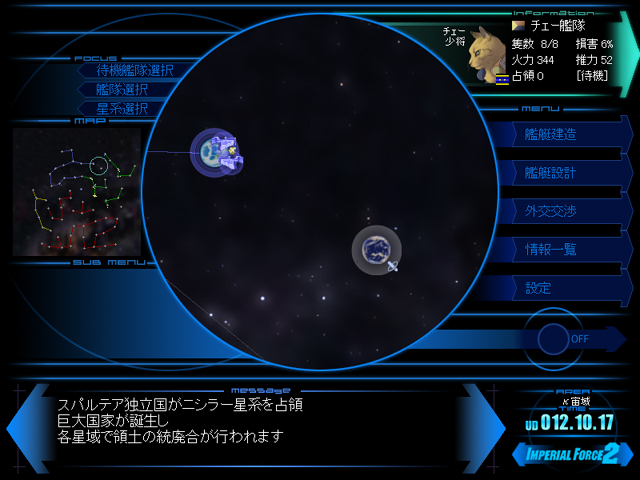640x480 pixels.
Task: Choose the 星系選択 focus option
Action: click(x=122, y=108)
